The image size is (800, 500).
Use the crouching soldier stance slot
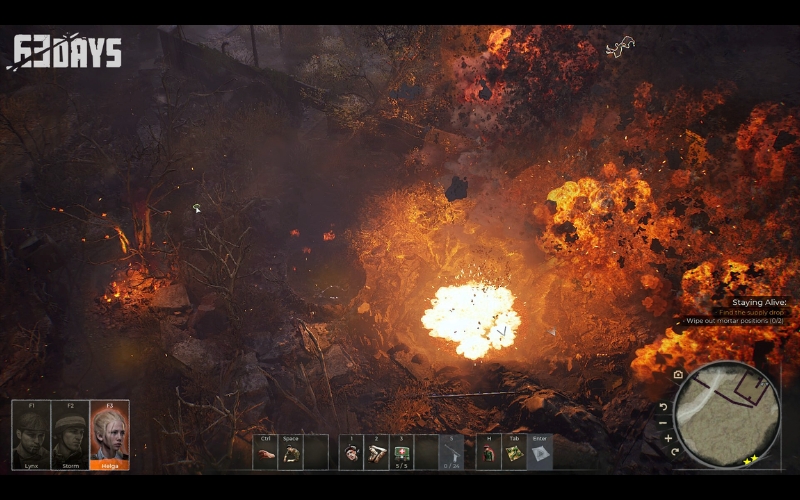[290, 453]
